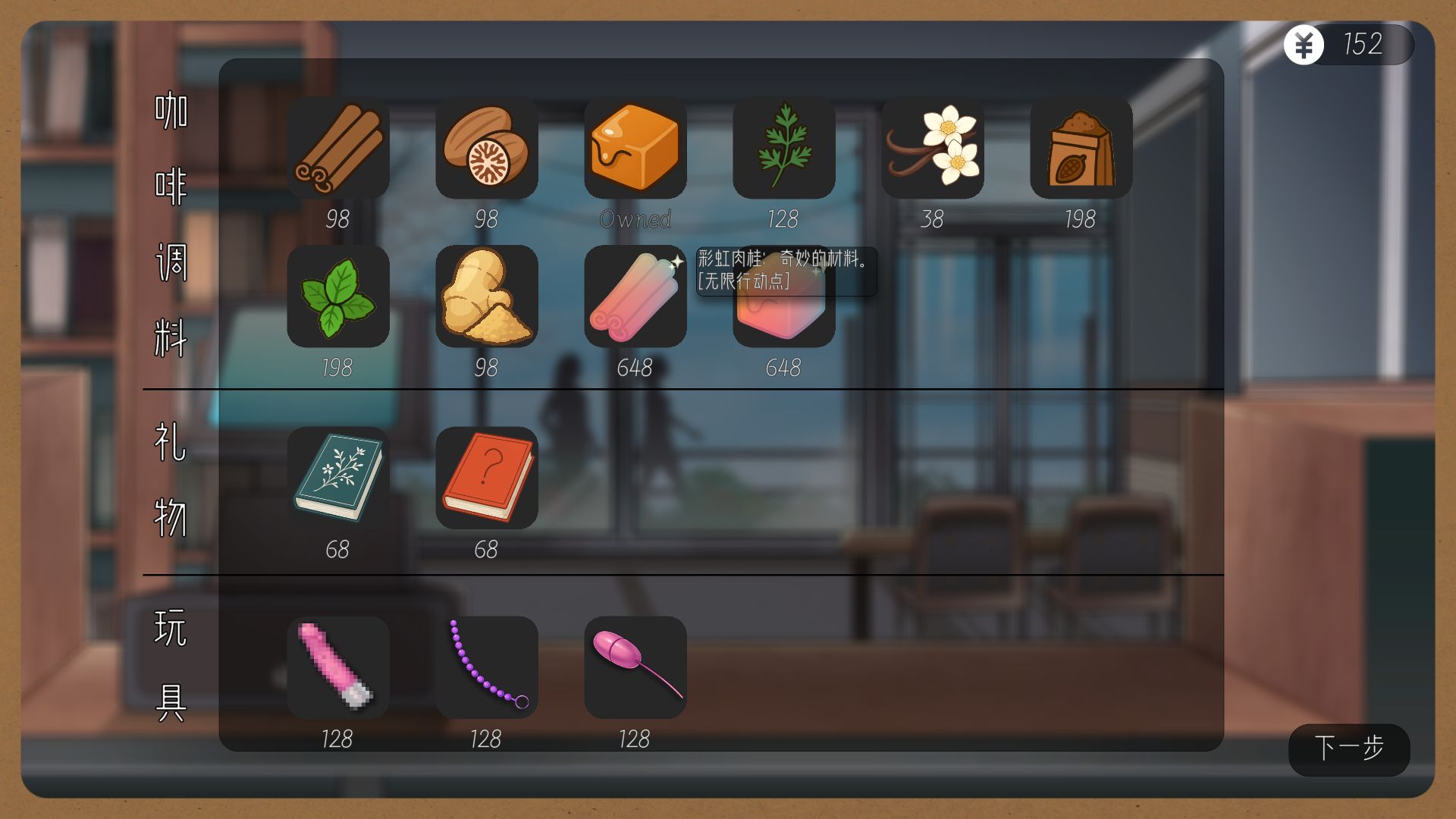Image resolution: width=1456 pixels, height=819 pixels.
Task: Click the 下一步 next step button
Action: (1349, 749)
